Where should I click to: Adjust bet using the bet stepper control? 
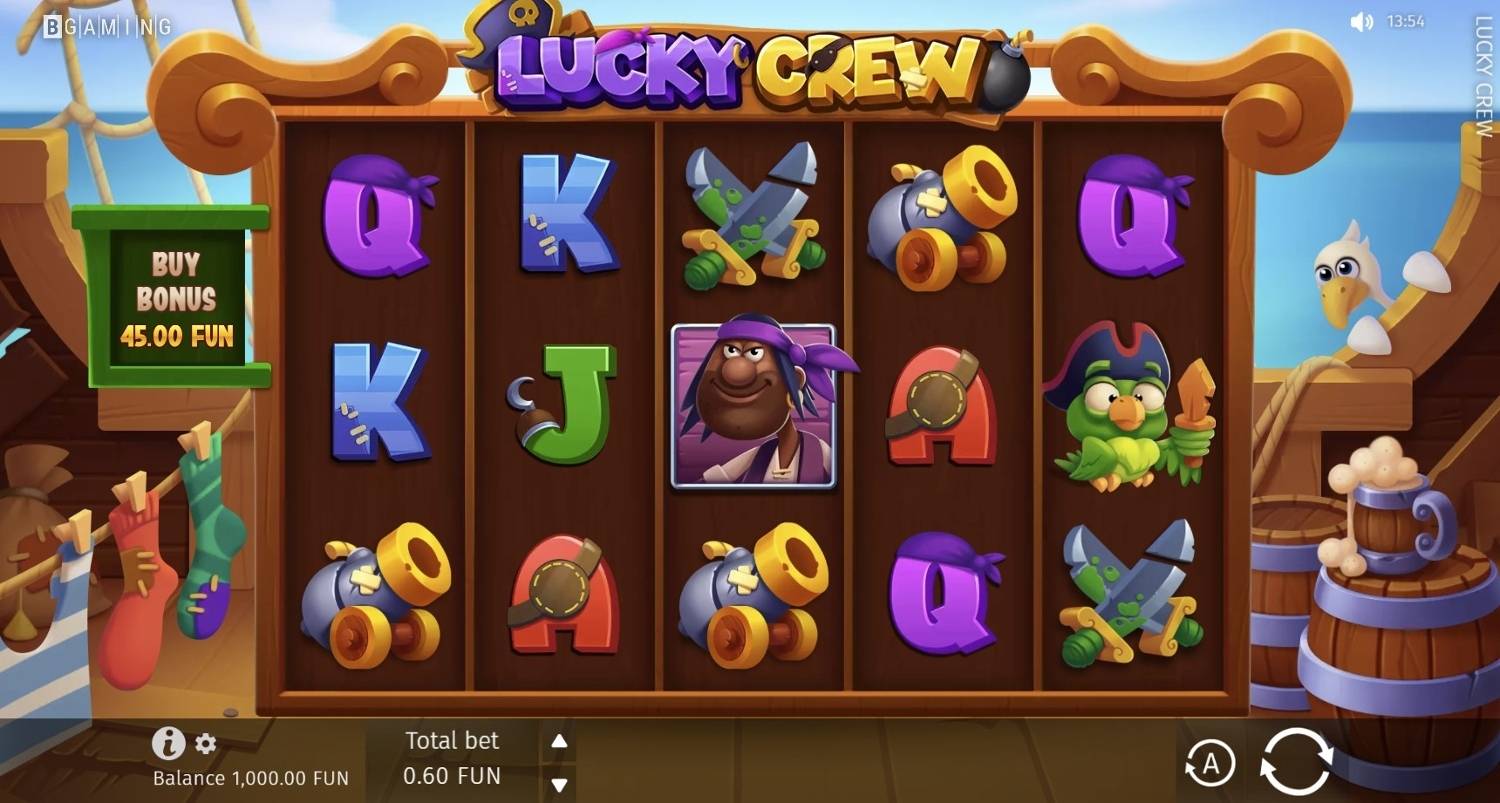click(558, 761)
